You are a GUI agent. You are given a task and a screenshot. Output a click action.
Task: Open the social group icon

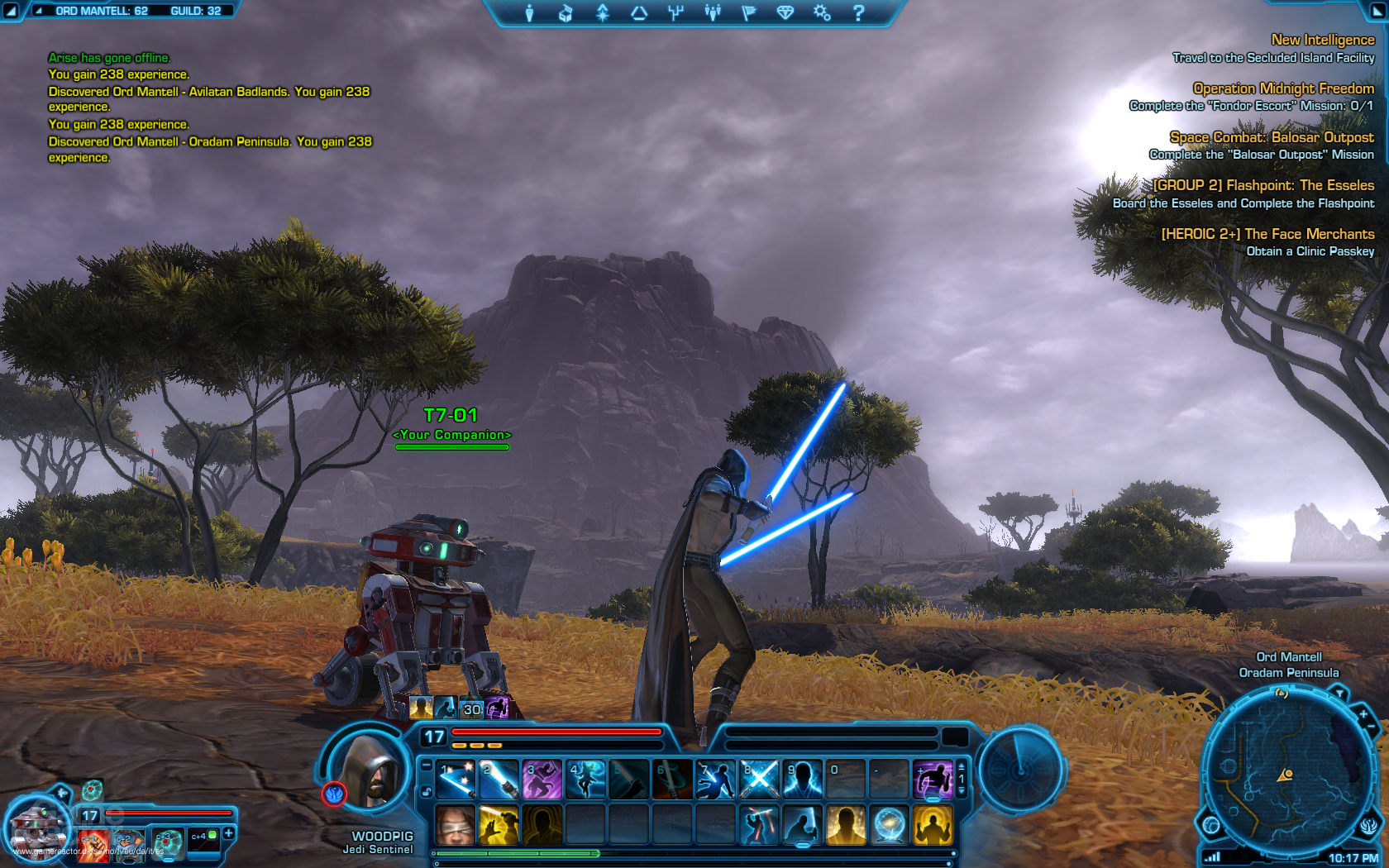pyautogui.click(x=712, y=12)
